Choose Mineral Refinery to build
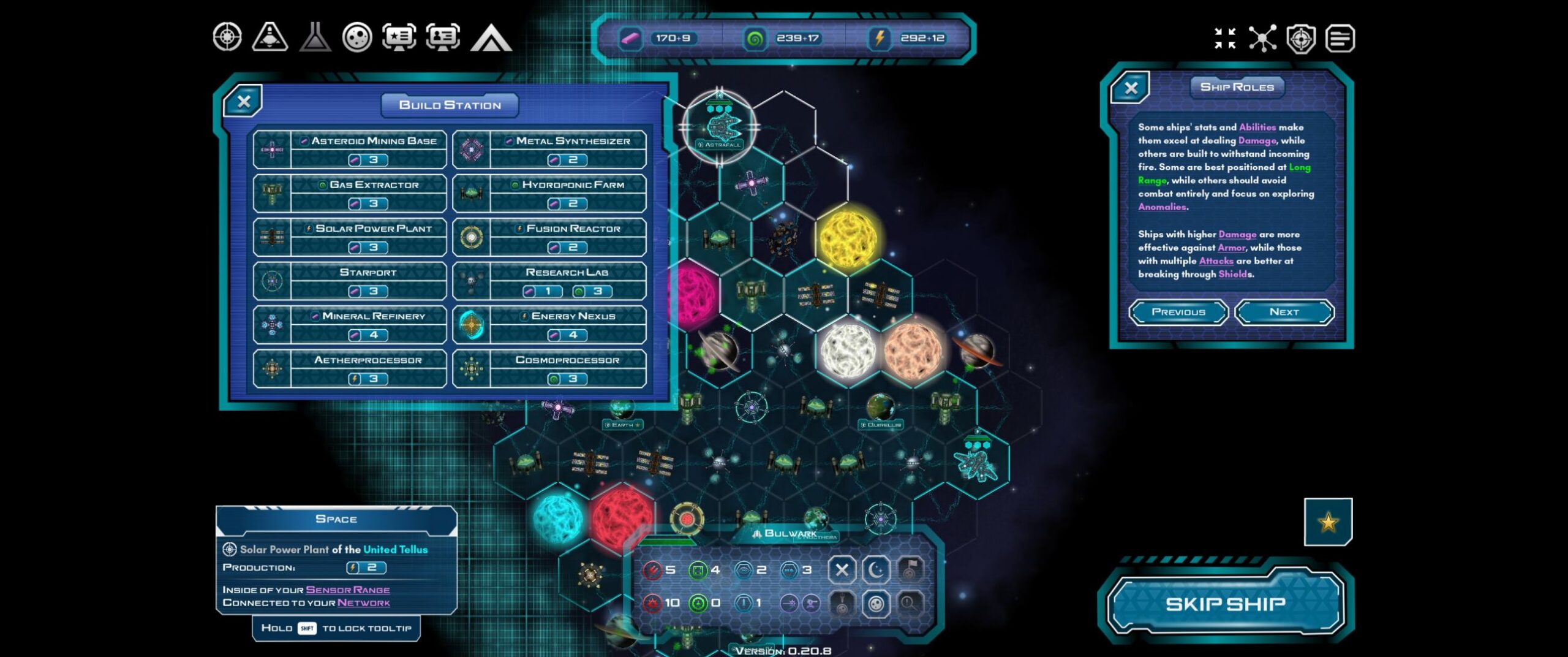 coord(350,325)
